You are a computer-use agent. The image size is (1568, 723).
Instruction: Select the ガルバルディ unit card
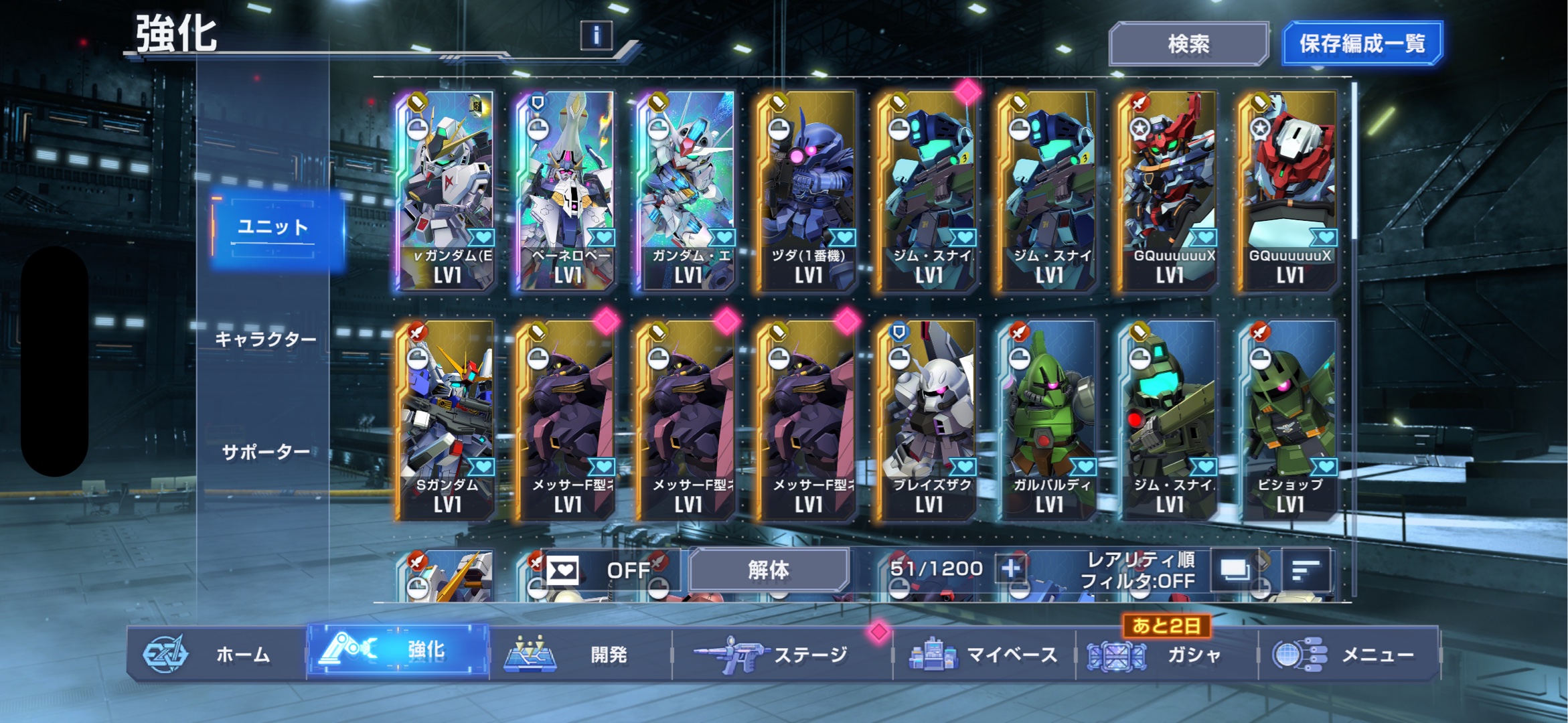(x=1048, y=420)
